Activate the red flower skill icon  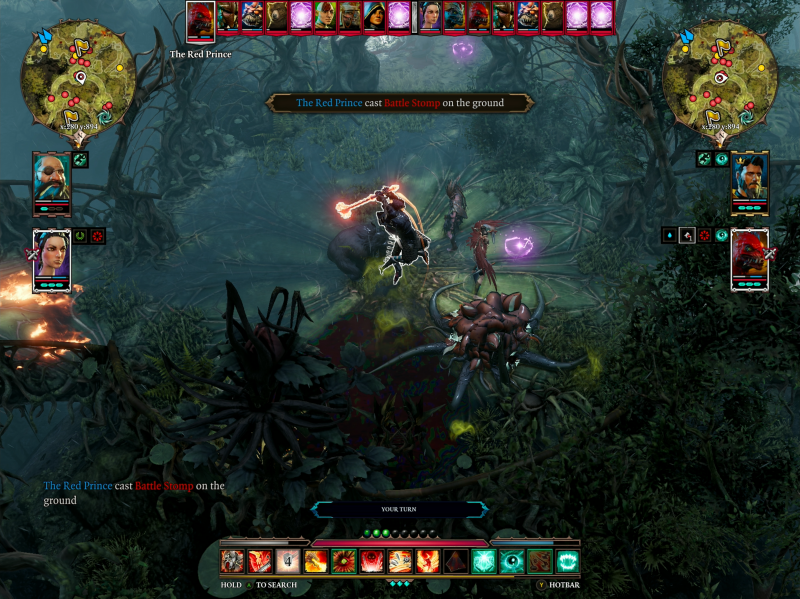[x=344, y=561]
